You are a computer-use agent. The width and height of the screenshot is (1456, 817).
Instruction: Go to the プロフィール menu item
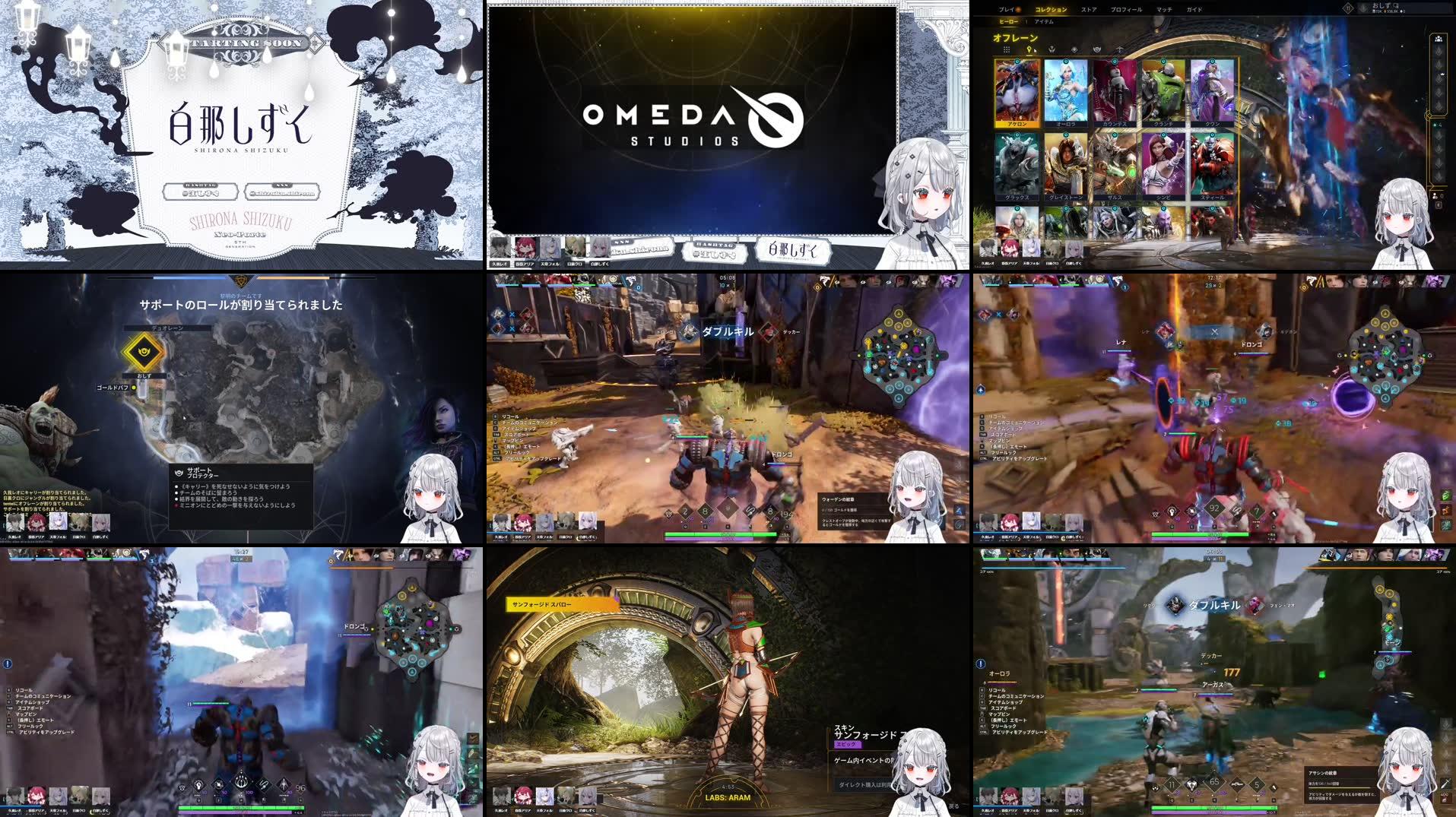click(1127, 9)
